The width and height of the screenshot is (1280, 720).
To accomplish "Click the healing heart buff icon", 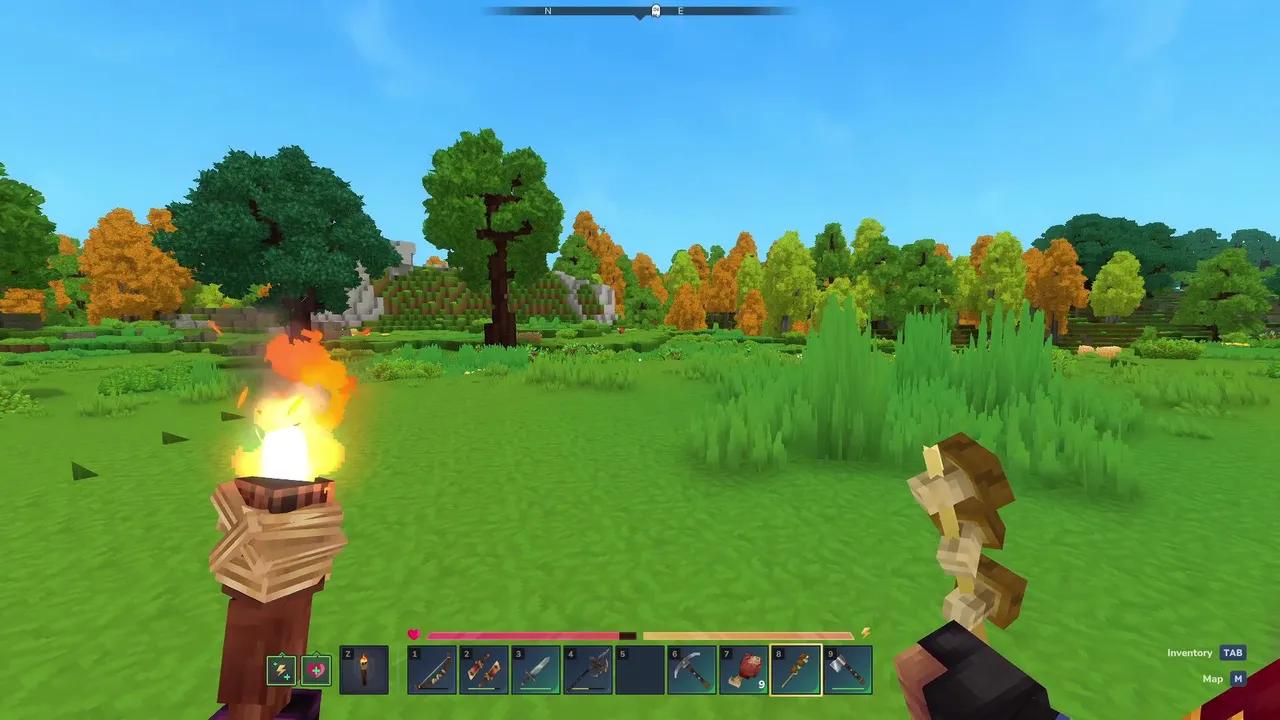I will pos(314,670).
